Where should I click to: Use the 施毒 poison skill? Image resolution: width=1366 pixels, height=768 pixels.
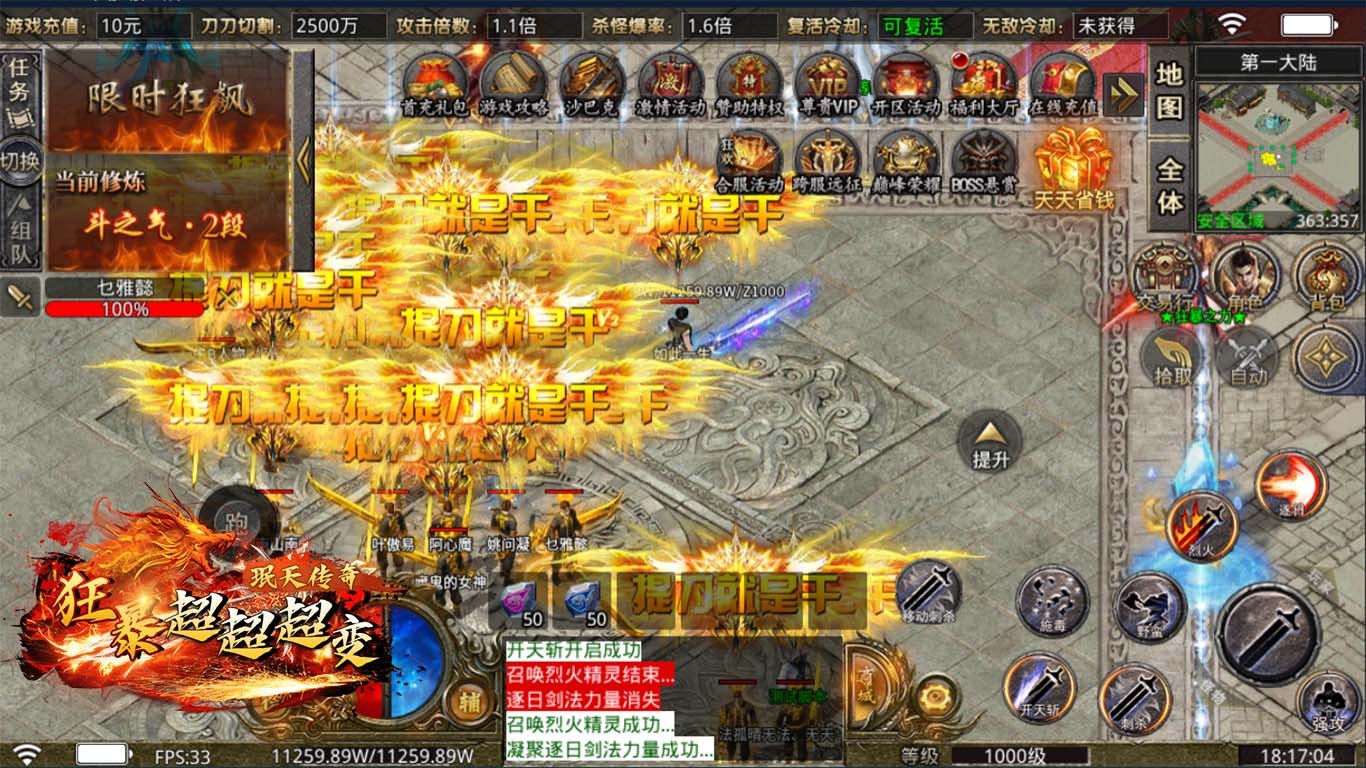1052,601
